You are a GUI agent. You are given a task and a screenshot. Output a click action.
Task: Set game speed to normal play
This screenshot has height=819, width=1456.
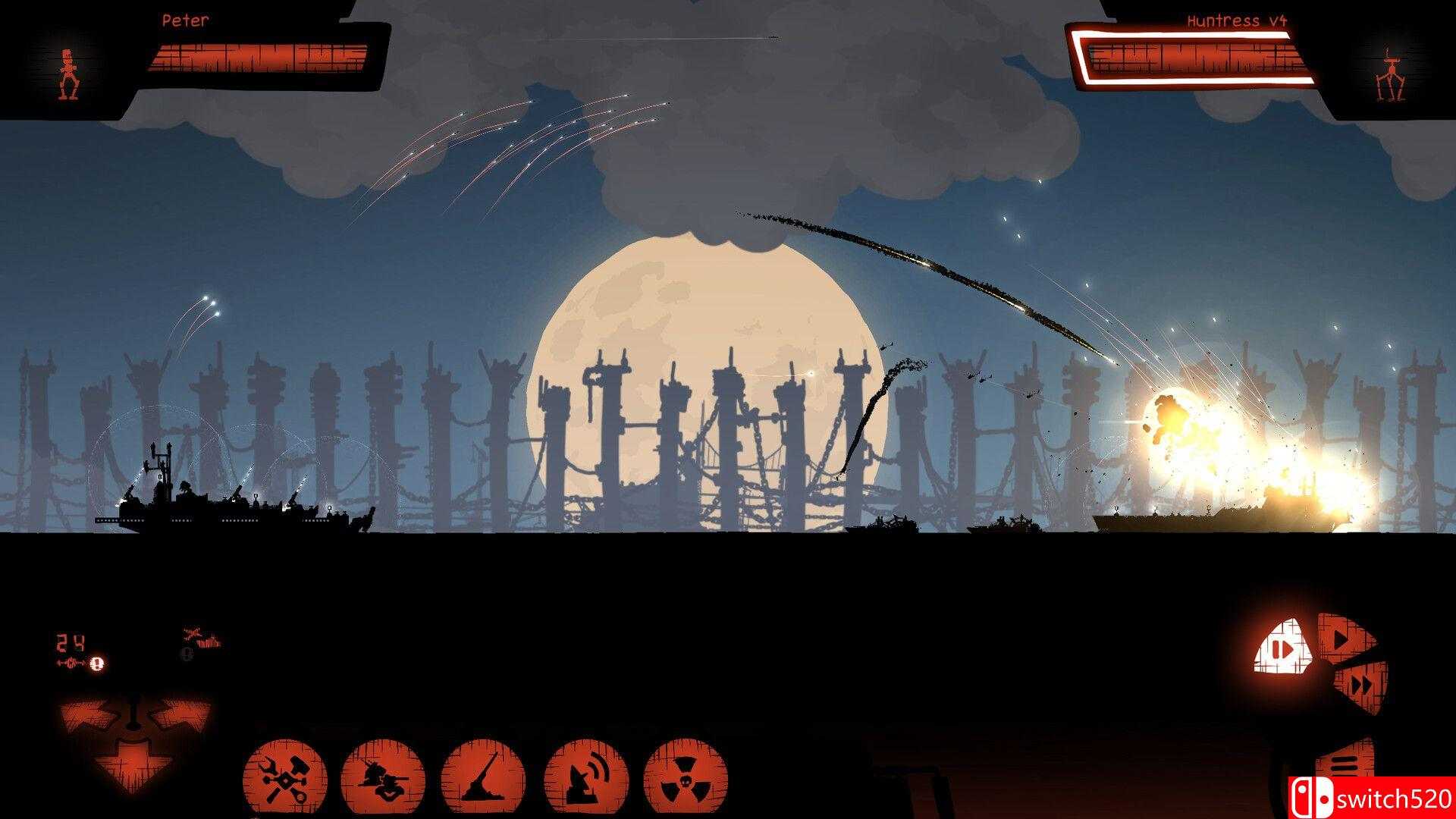[x=1343, y=639]
